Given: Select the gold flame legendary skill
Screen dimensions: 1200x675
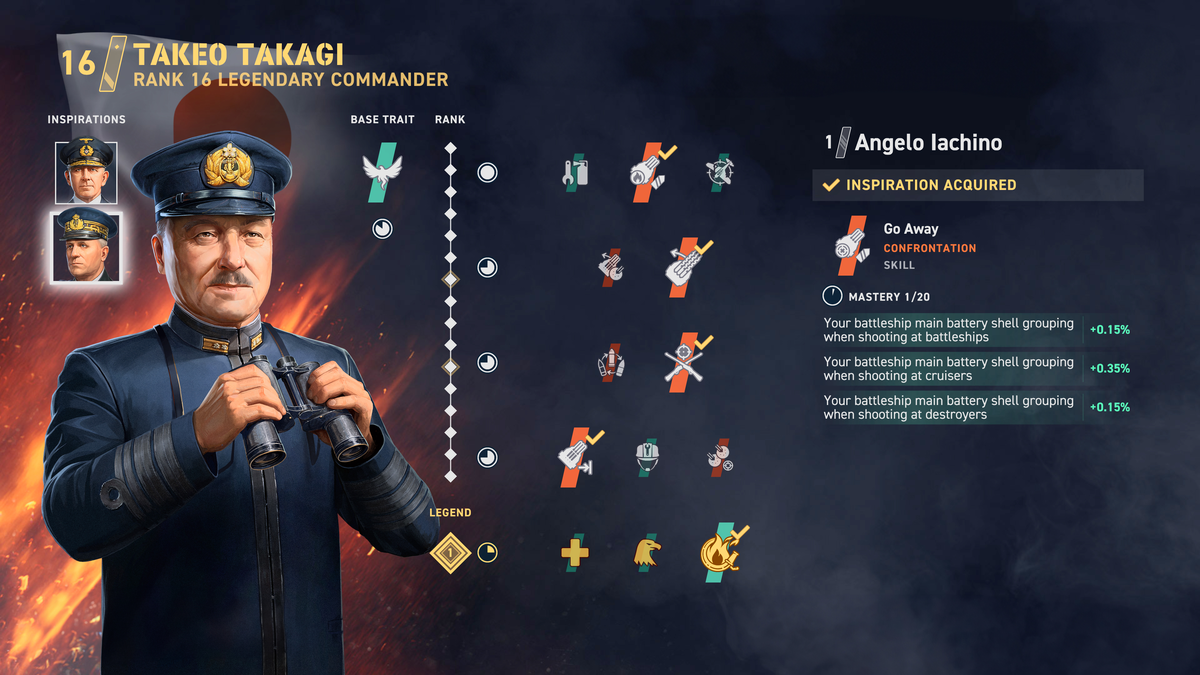Looking at the screenshot, I should pos(719,552).
